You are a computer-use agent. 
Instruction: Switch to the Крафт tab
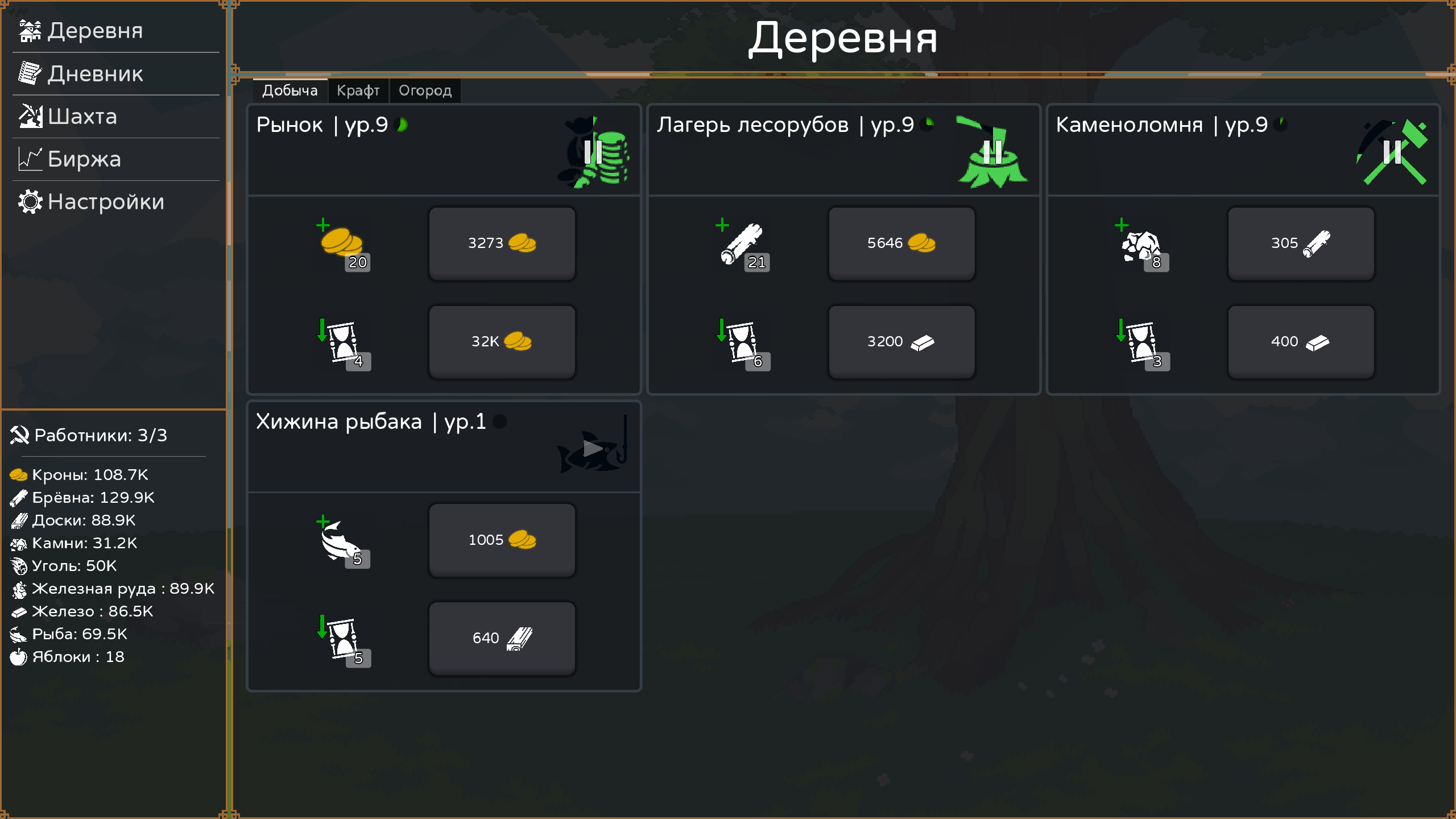[359, 90]
